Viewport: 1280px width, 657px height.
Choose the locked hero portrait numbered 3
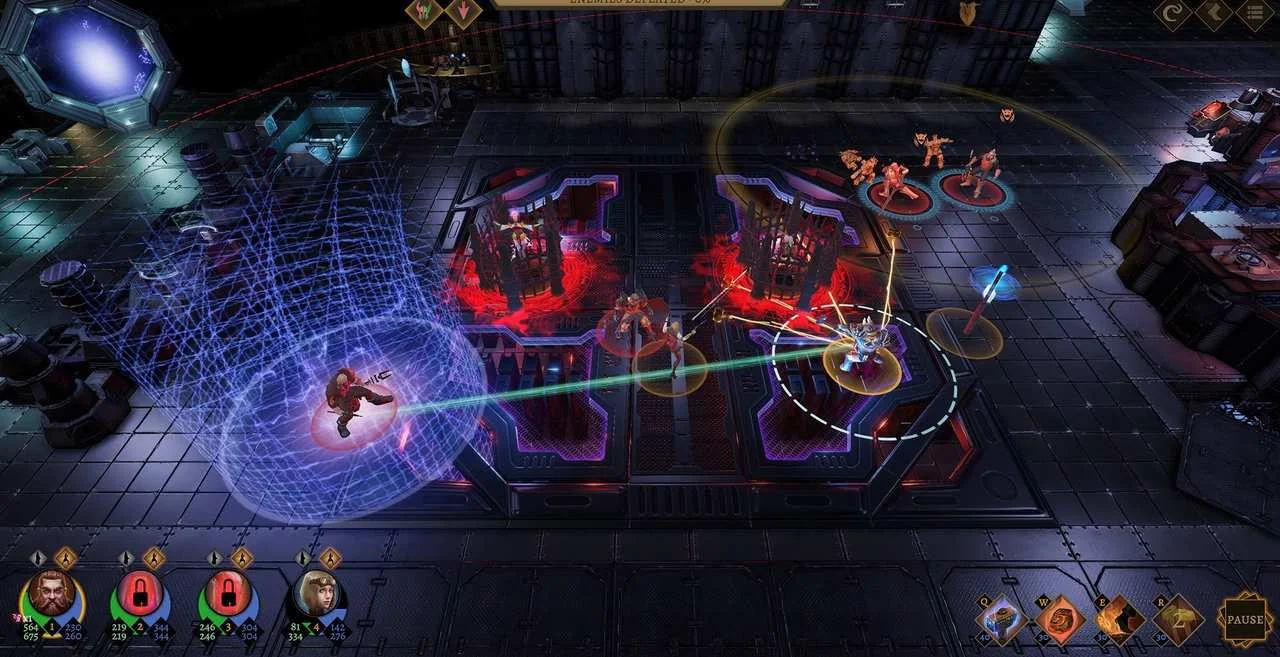click(227, 595)
